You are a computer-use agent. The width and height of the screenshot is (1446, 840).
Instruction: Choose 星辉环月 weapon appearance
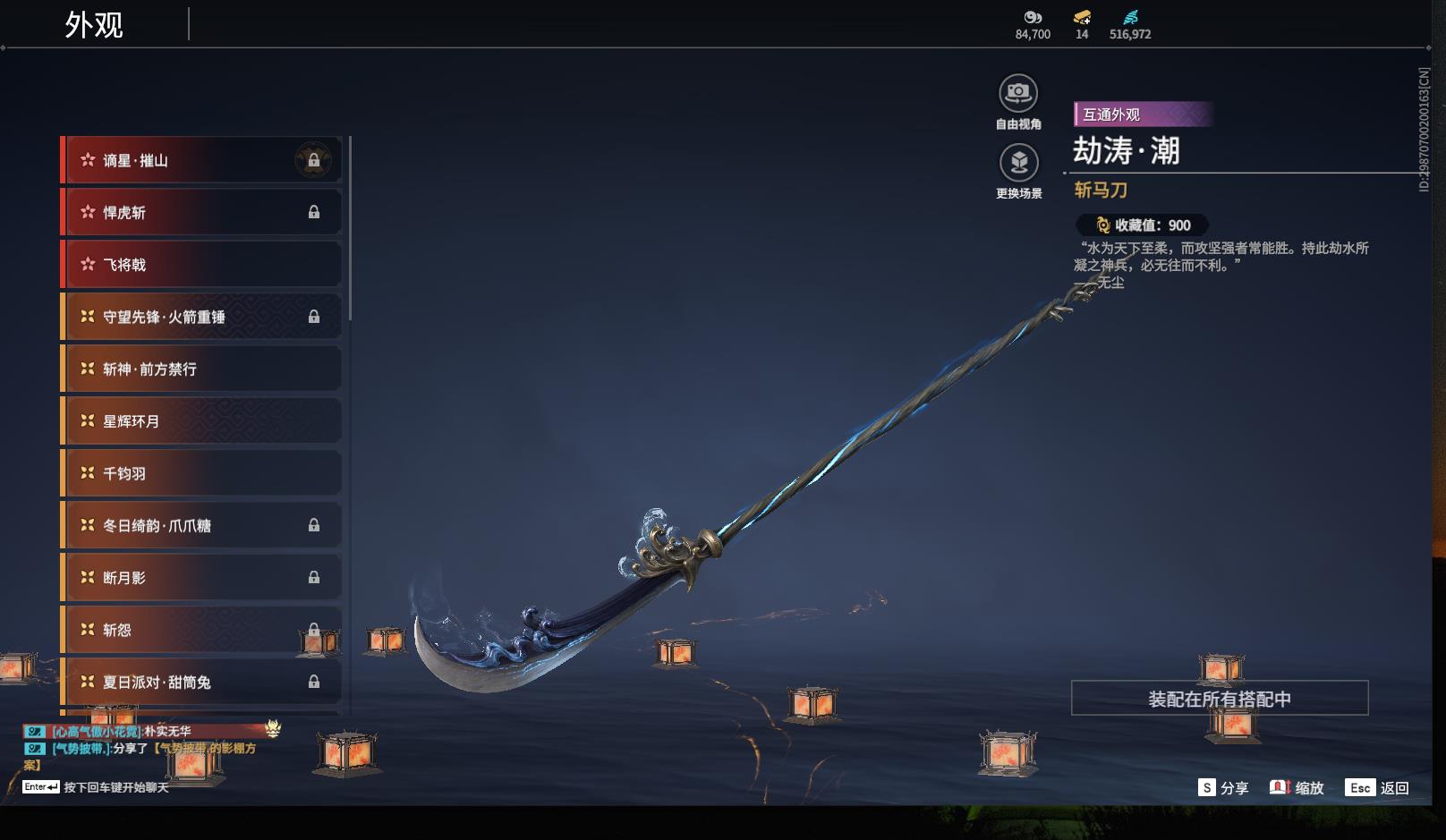click(201, 421)
